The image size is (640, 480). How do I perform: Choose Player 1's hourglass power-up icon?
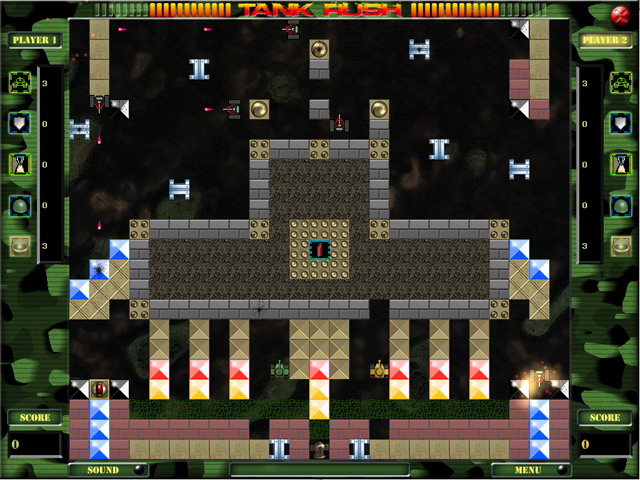20,164
